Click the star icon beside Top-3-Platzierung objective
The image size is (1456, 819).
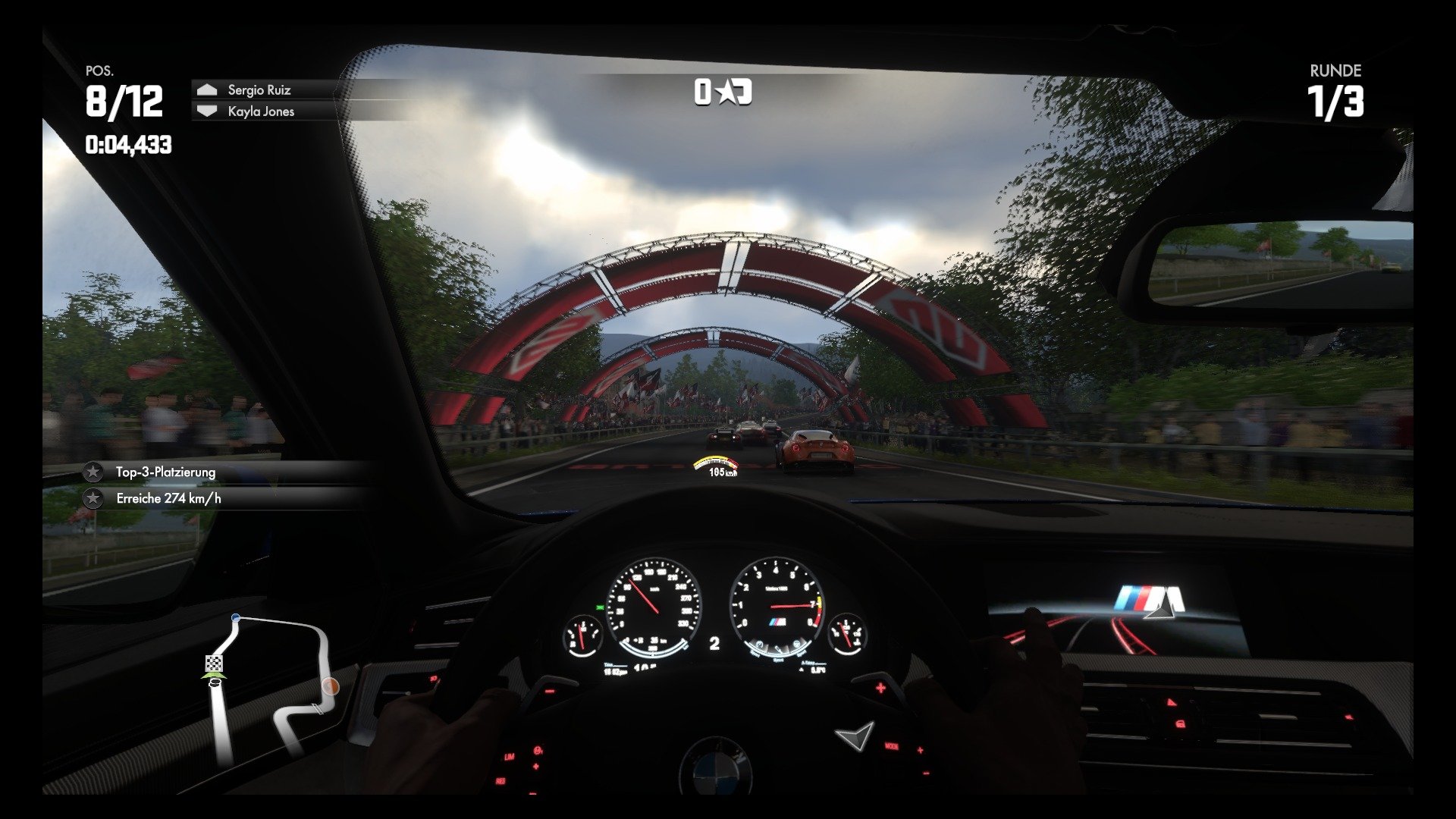coord(93,471)
